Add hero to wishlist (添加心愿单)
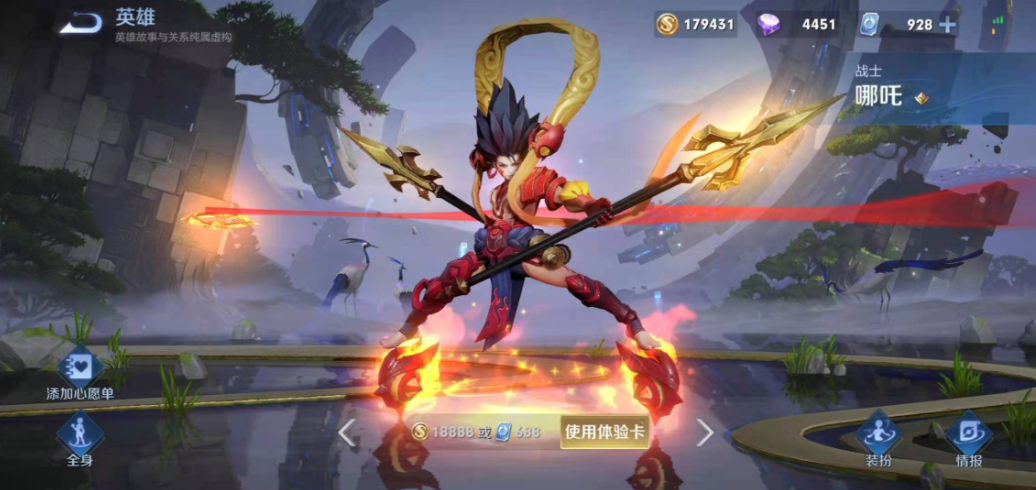Viewport: 1036px width, 490px height. 79,368
